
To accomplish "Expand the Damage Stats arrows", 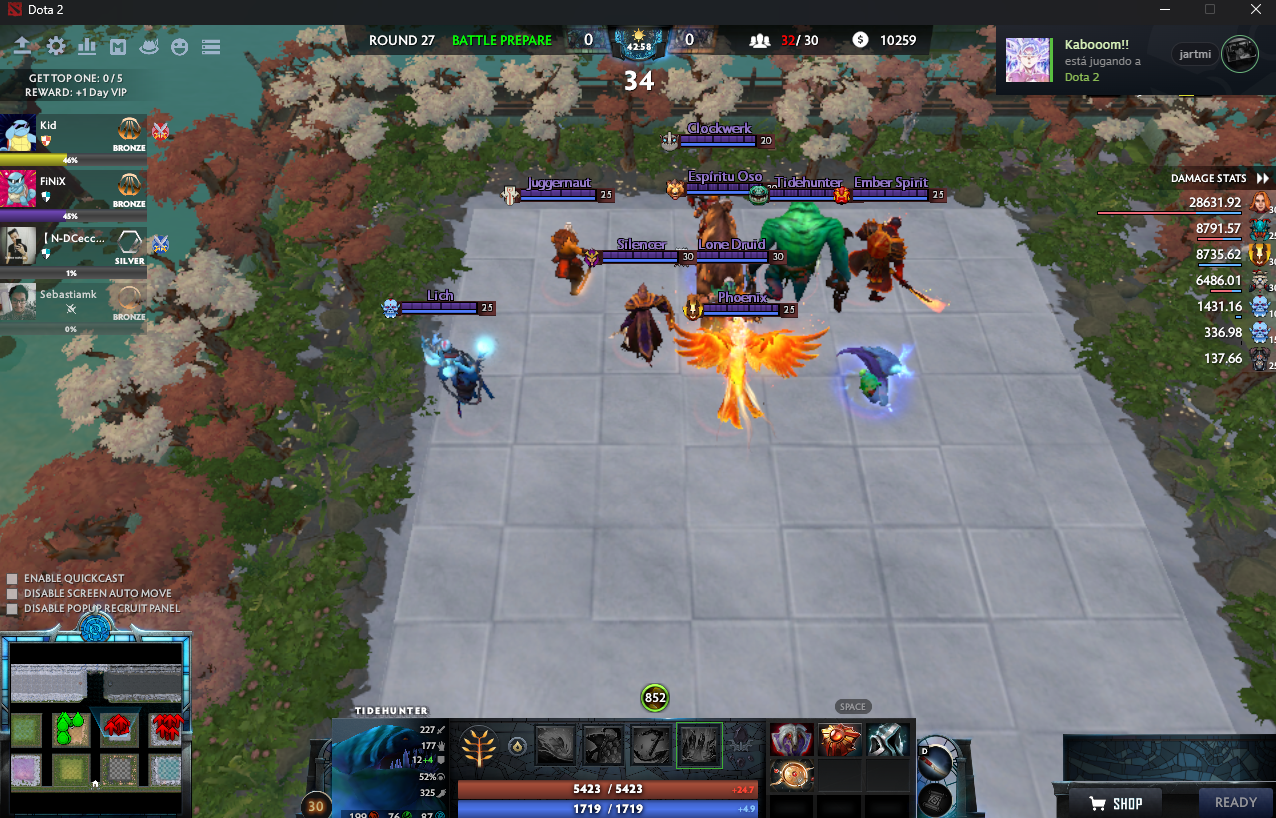I will point(1262,178).
